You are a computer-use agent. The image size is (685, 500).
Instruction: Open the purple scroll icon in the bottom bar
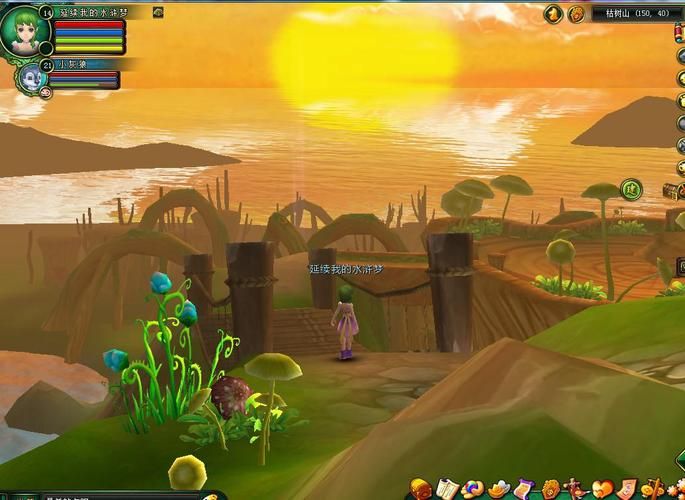524,489
